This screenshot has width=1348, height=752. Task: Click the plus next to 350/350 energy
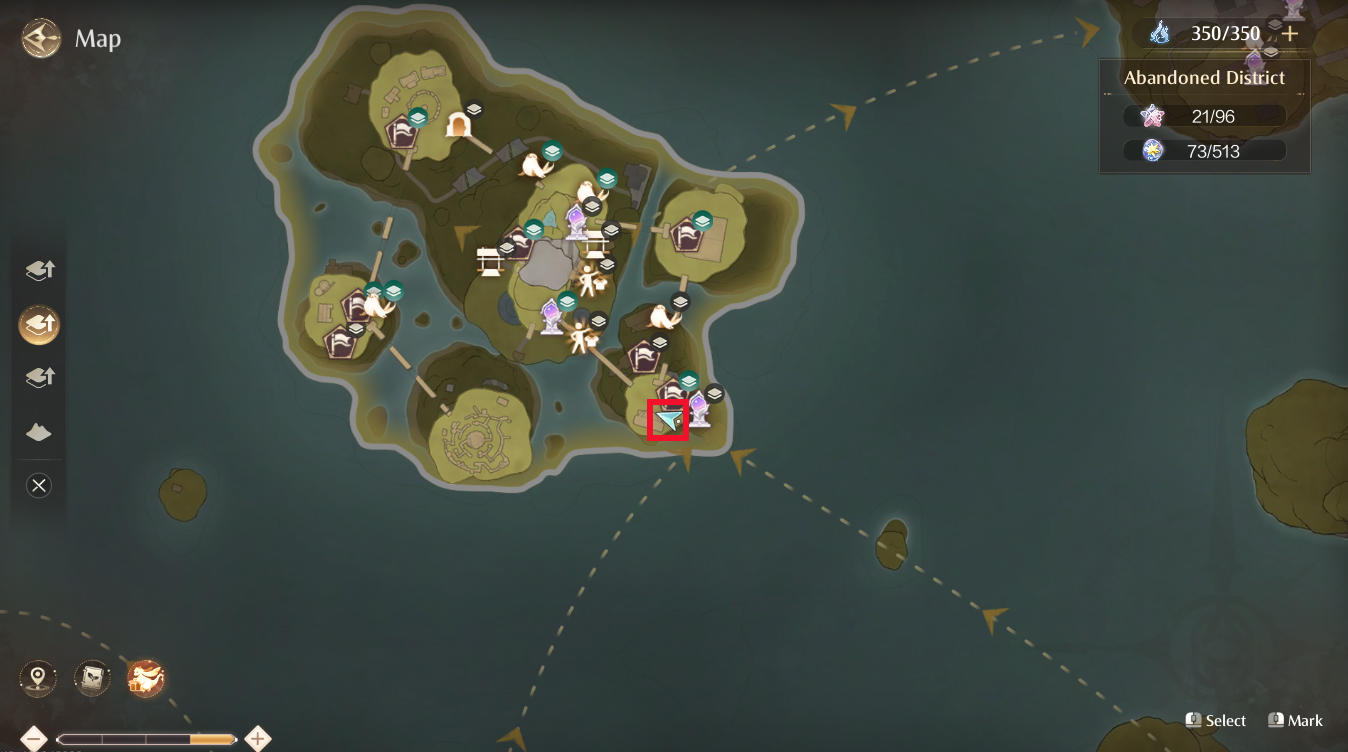(1291, 32)
